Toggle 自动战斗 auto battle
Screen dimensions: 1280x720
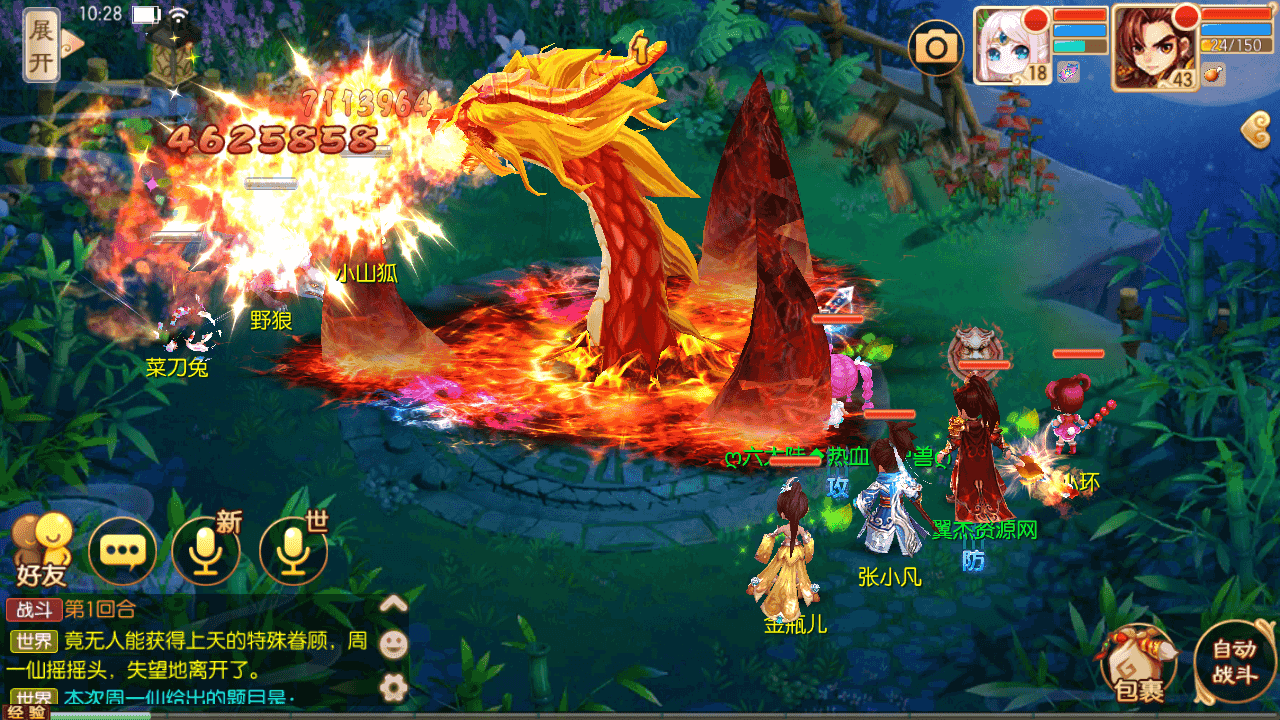pos(1234,661)
